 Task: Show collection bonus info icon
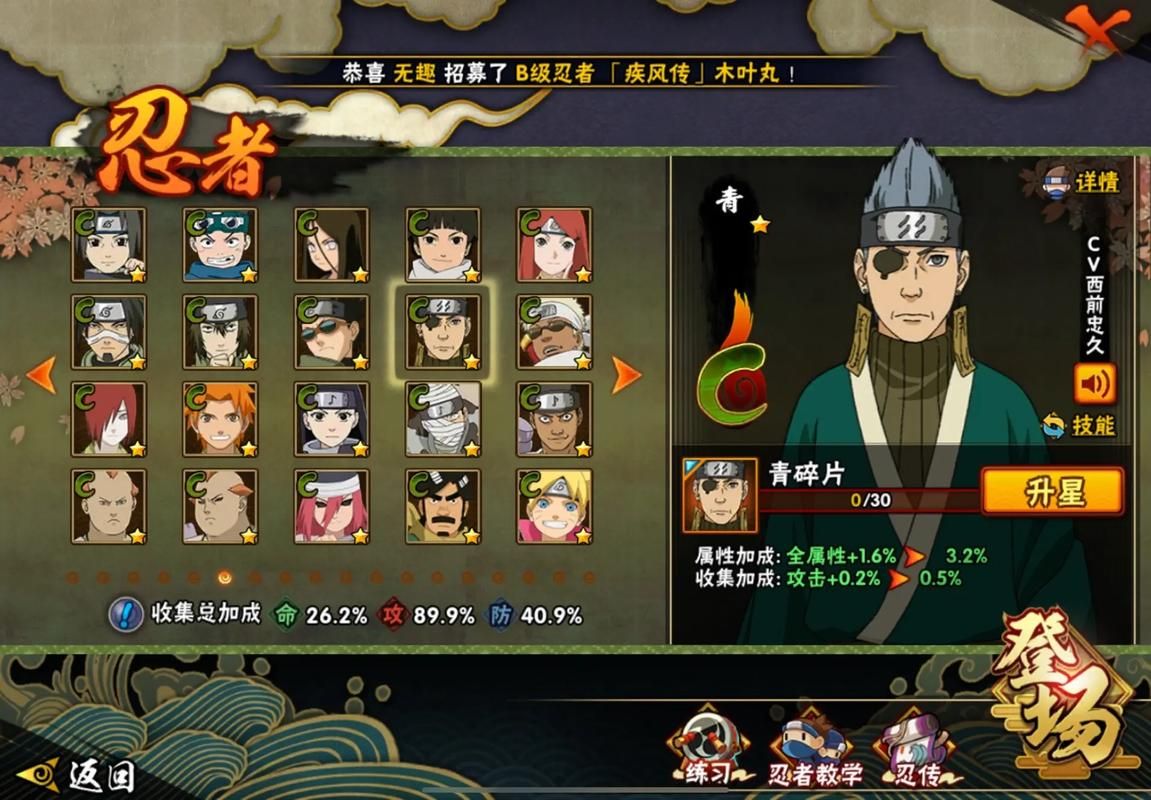(x=126, y=613)
